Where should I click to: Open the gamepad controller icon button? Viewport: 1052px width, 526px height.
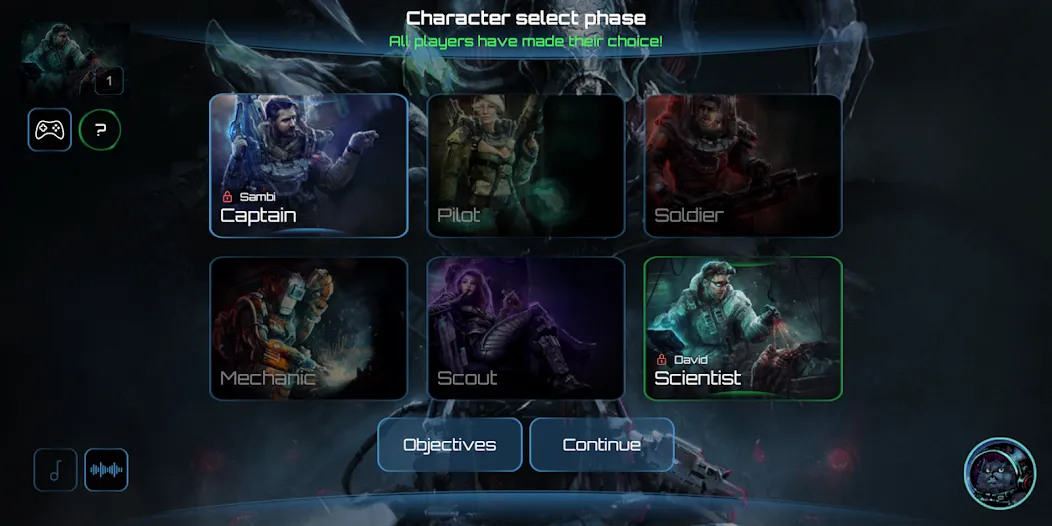pos(50,130)
